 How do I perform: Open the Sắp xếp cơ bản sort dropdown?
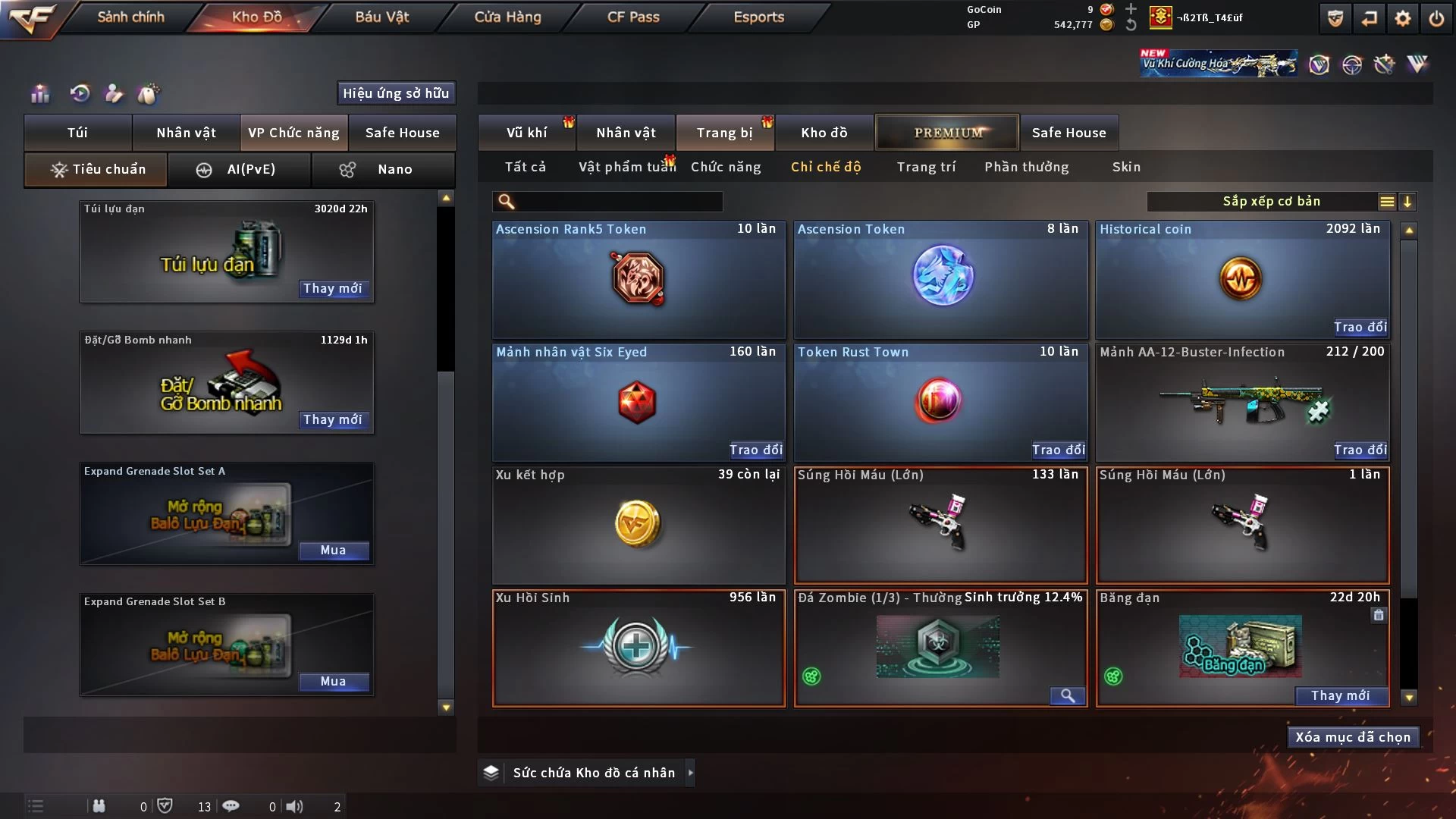pyautogui.click(x=1271, y=201)
